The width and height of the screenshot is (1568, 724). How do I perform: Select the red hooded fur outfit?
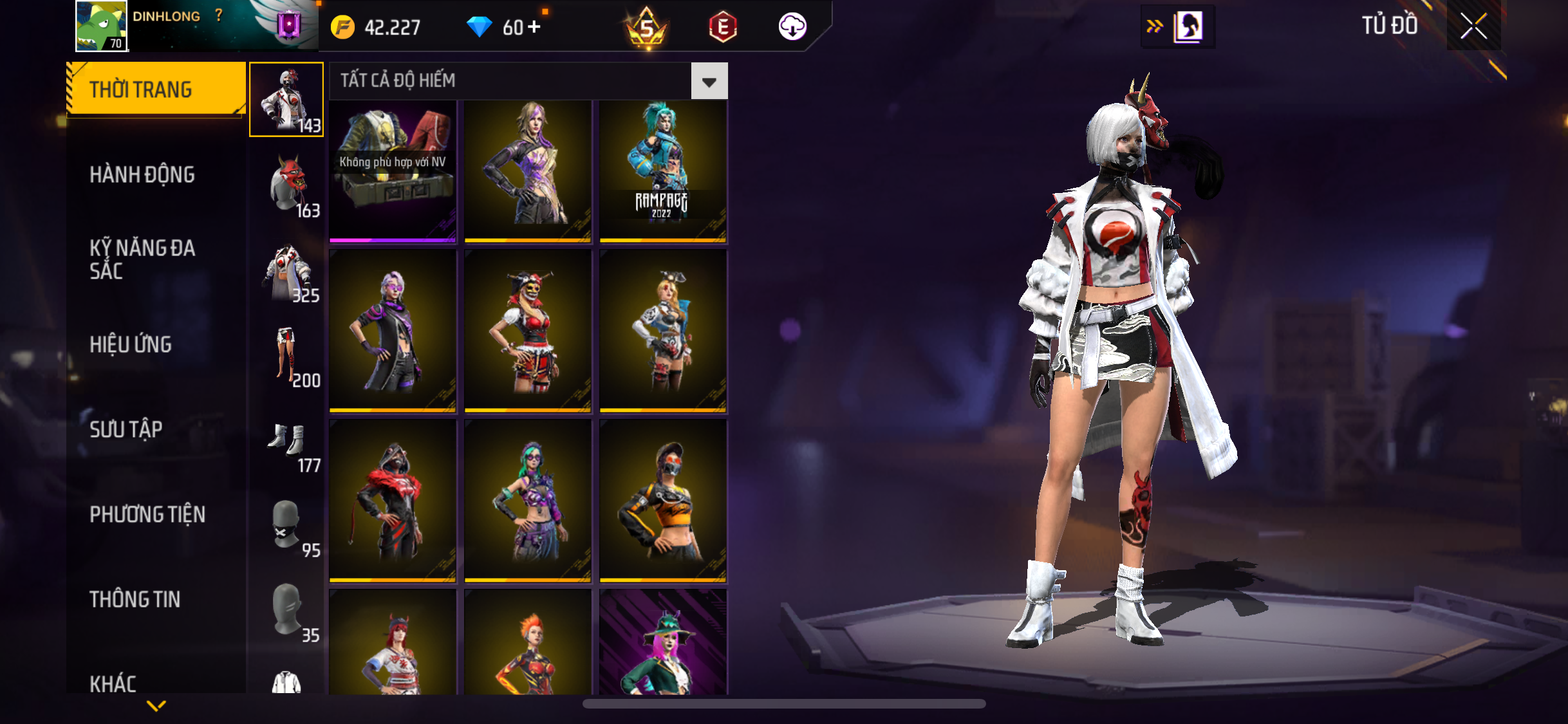coord(393,501)
